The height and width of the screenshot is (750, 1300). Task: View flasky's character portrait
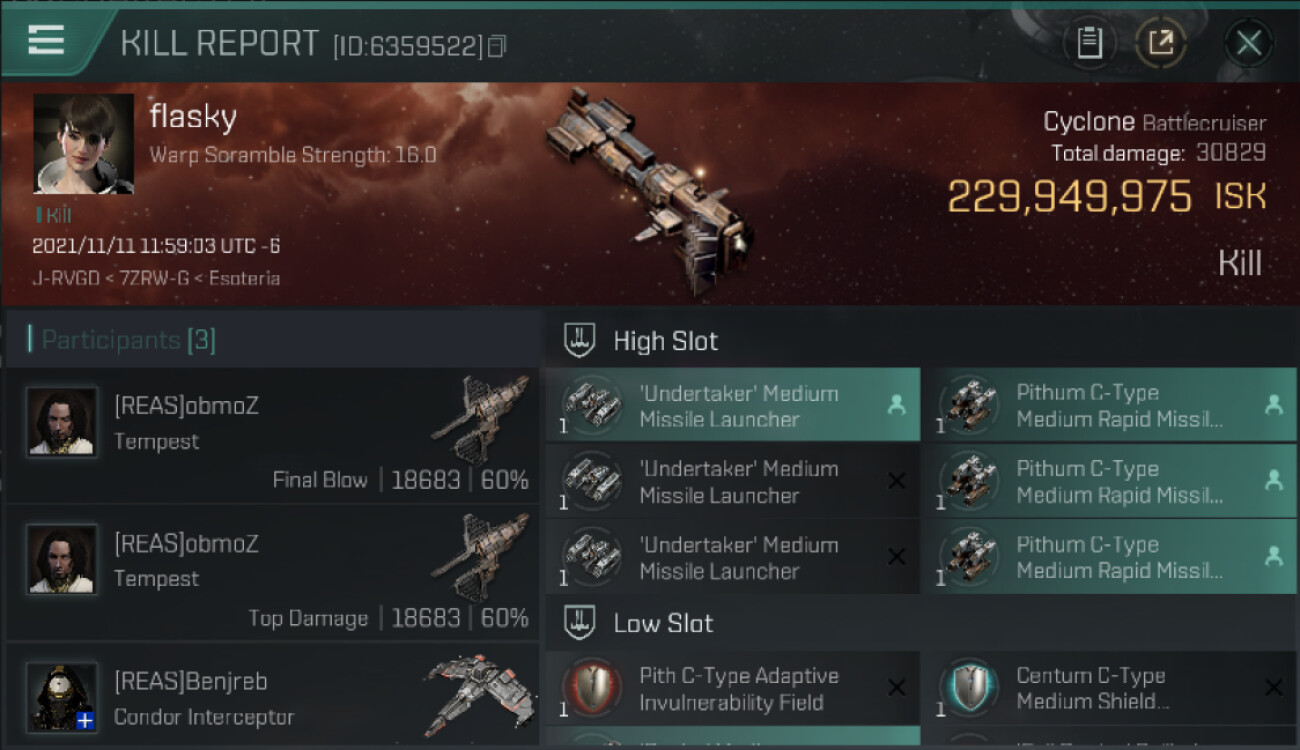(x=83, y=144)
